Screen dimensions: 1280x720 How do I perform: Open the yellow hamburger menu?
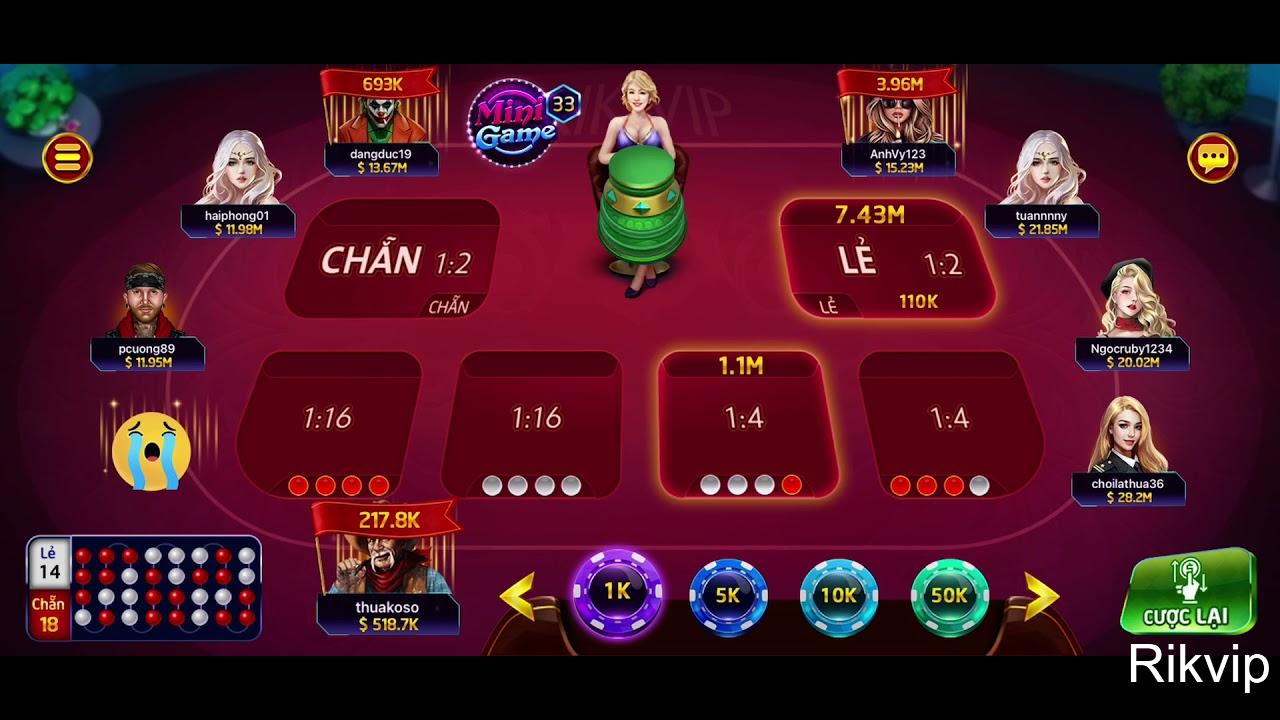click(67, 158)
